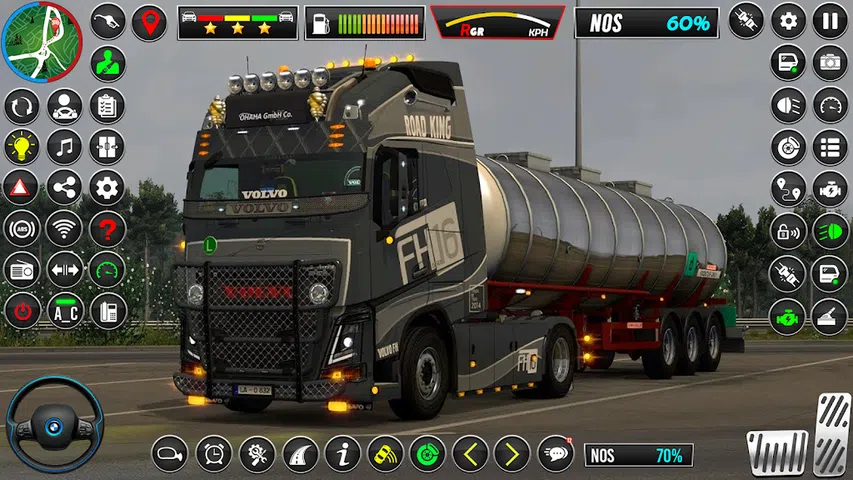This screenshot has height=480, width=853.
Task: Toggle the yellow light bulb button
Action: (x=22, y=147)
